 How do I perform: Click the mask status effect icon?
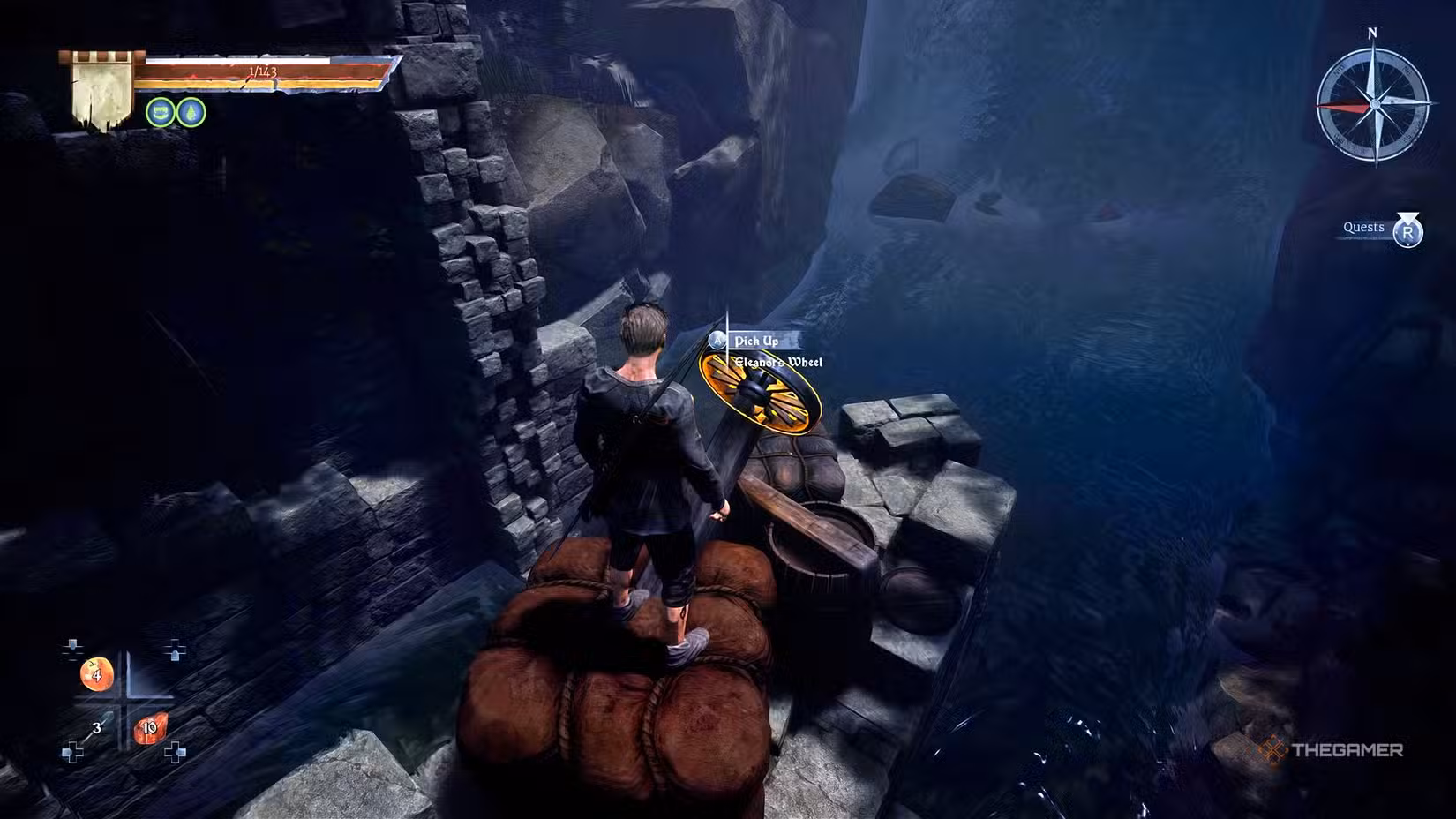pos(160,112)
